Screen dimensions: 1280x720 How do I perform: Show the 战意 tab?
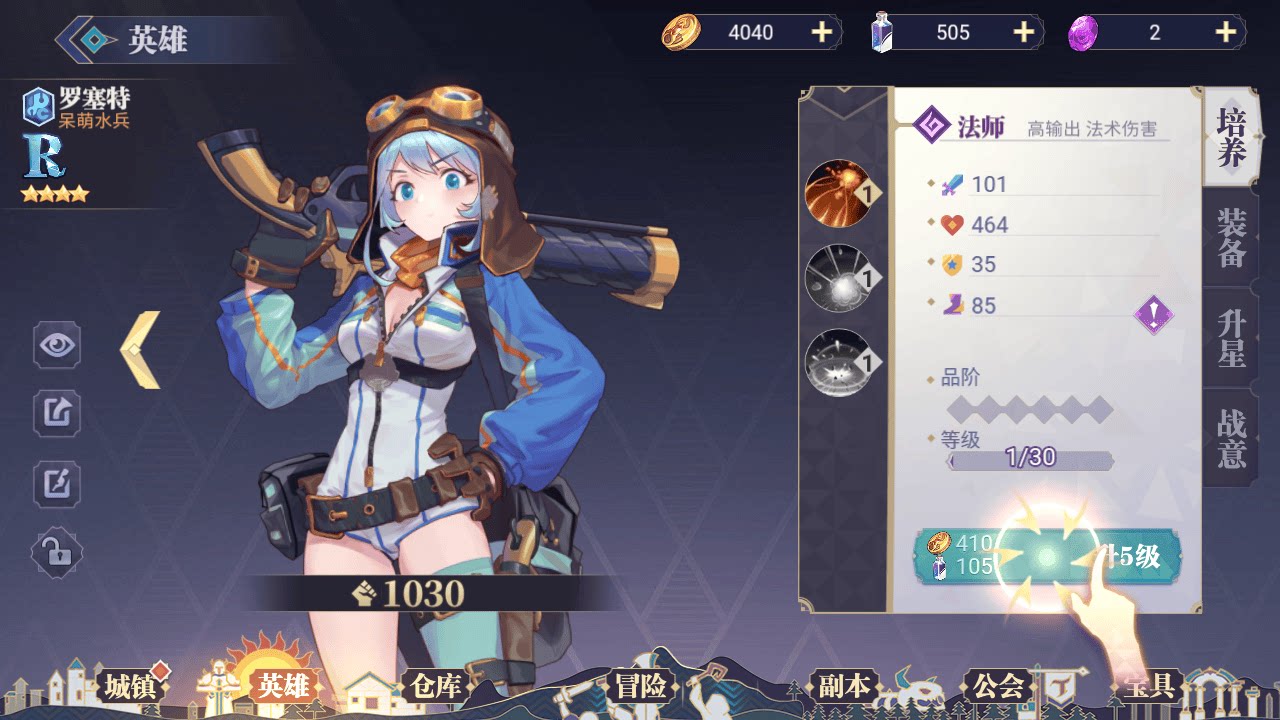coord(1231,438)
